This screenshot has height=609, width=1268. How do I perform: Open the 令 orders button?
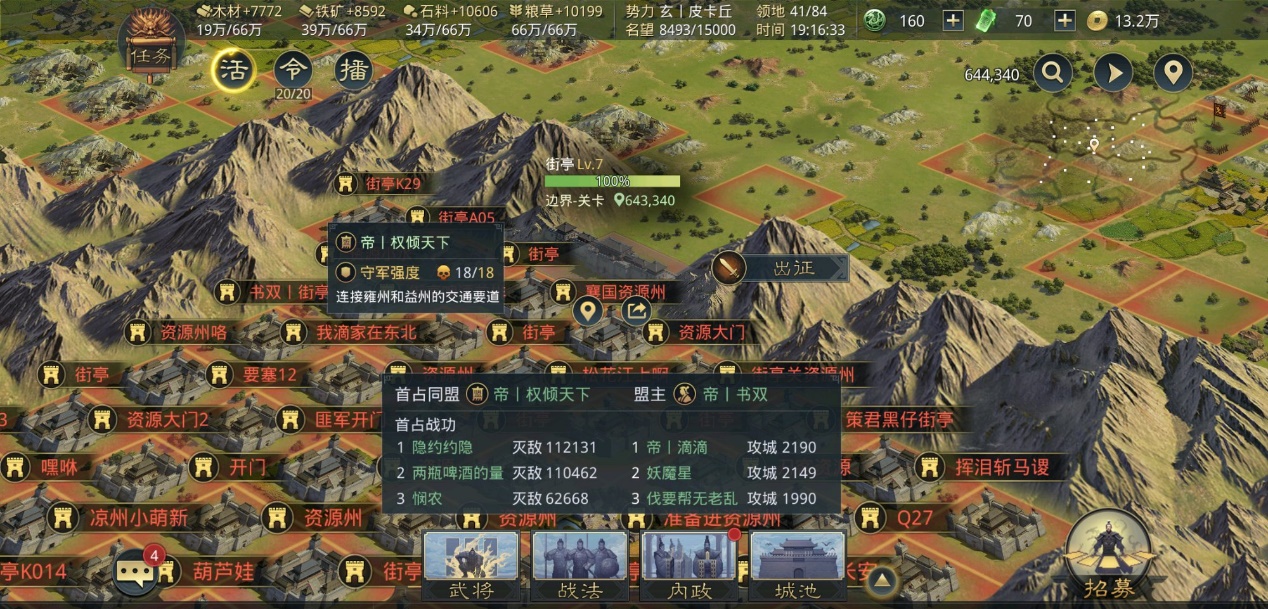292,70
